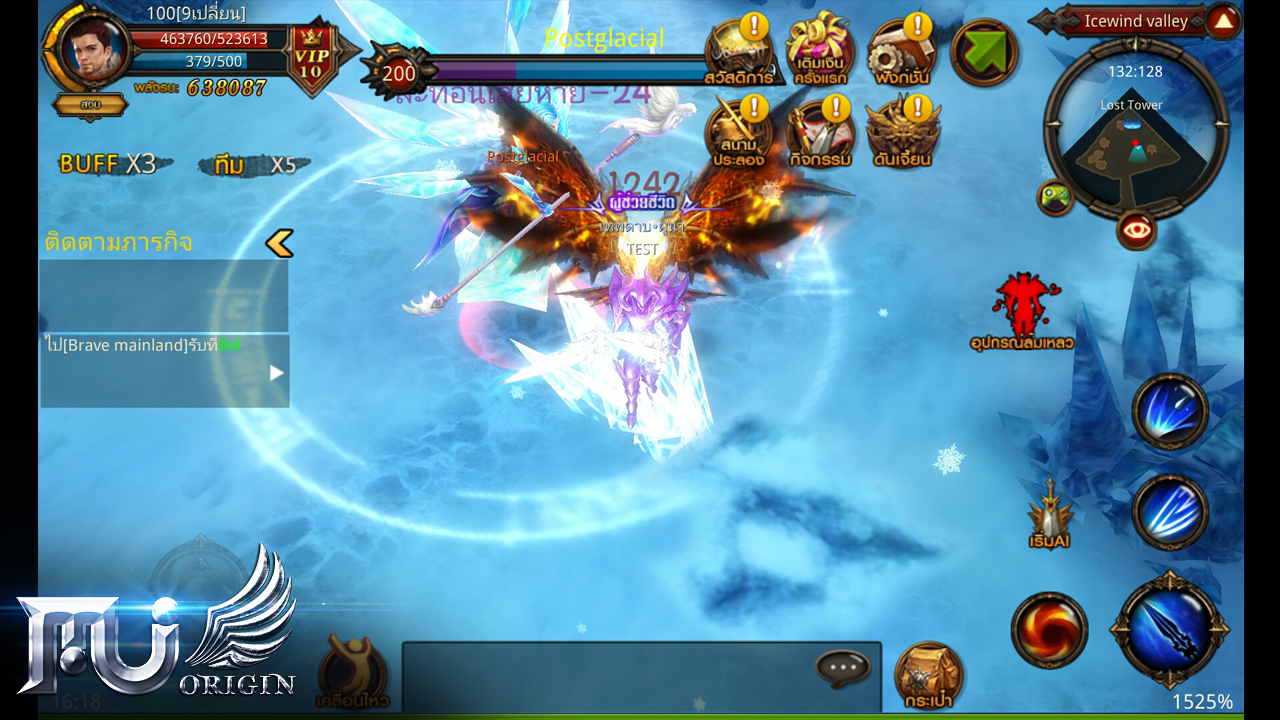This screenshot has width=1280, height=720.
Task: Expand the Icewind valley triangle button
Action: tap(1223, 21)
